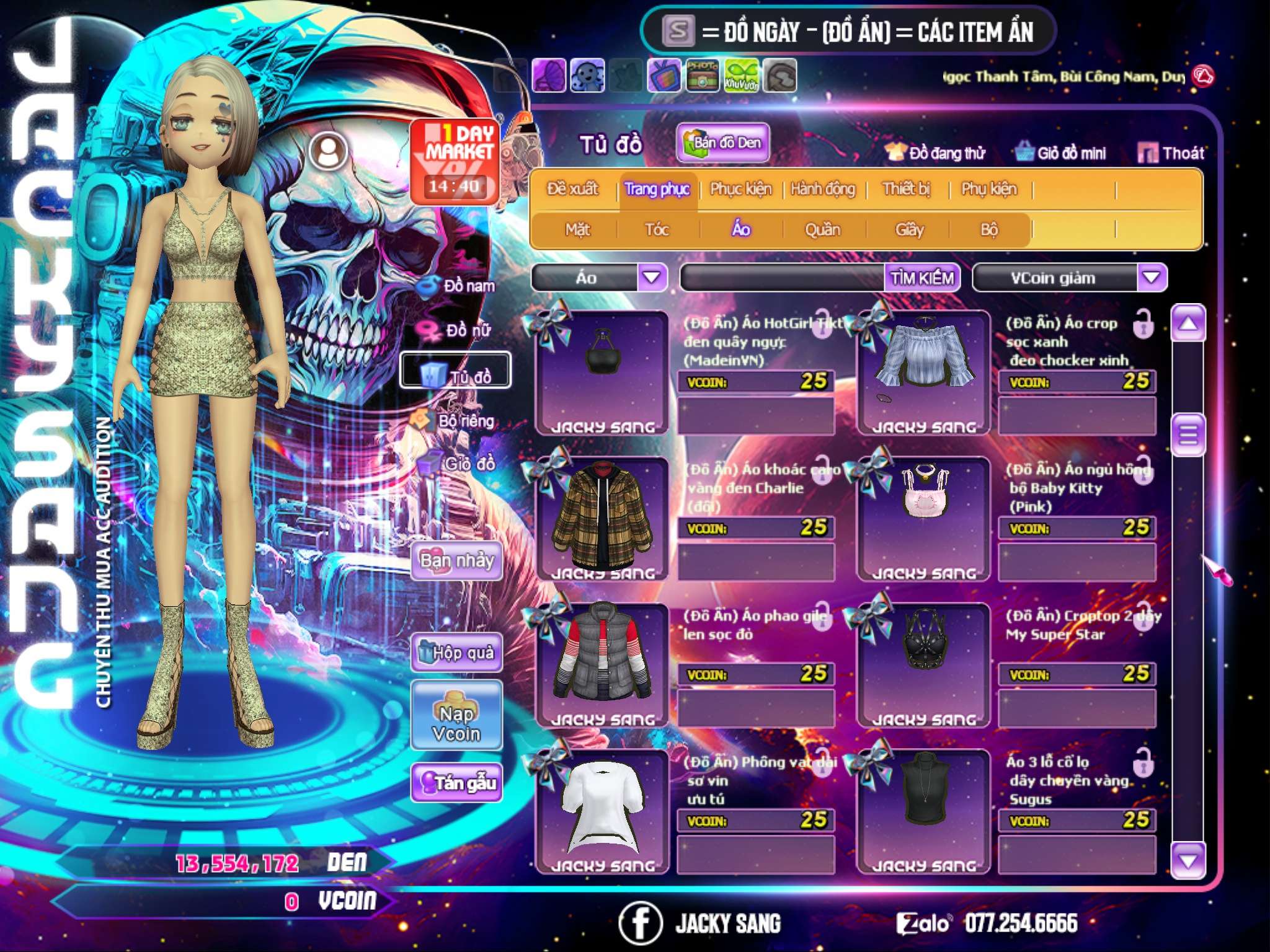Open the Áo filter dropdown
Image resolution: width=1270 pixels, height=952 pixels.
tap(652, 277)
